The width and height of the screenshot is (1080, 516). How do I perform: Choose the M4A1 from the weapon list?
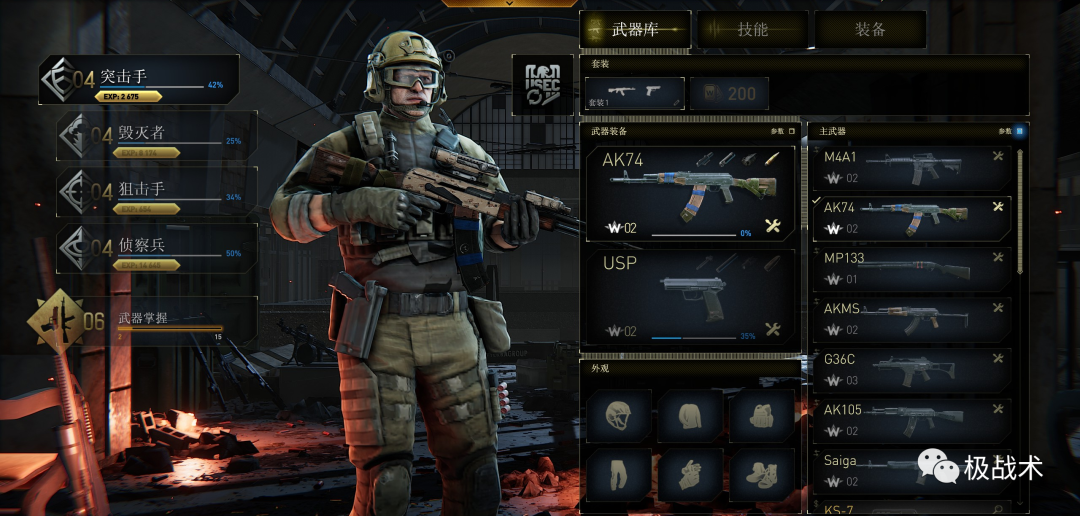coord(910,167)
